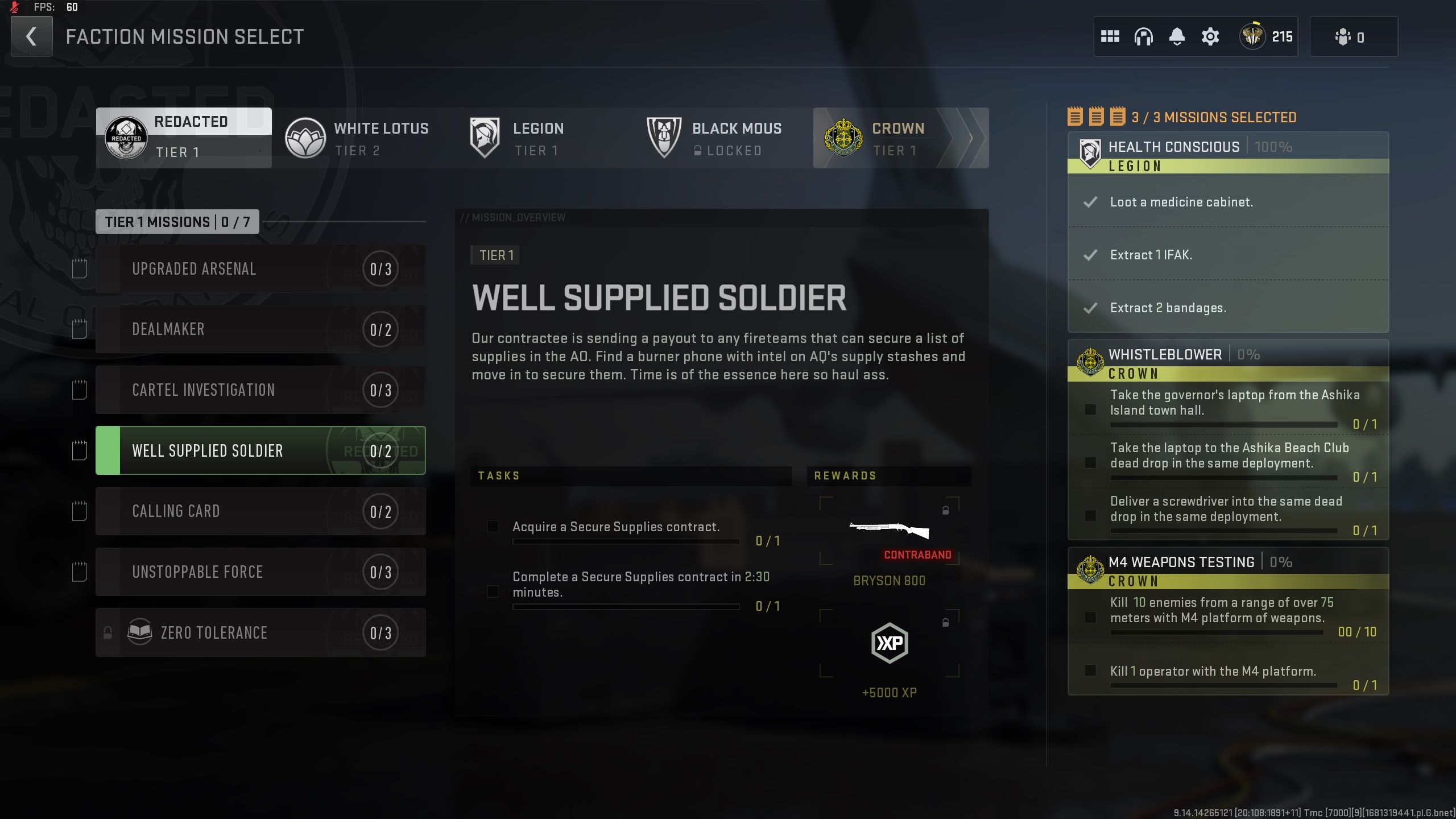This screenshot has height=819, width=1456.
Task: Go back using the arrow button
Action: coord(31,36)
